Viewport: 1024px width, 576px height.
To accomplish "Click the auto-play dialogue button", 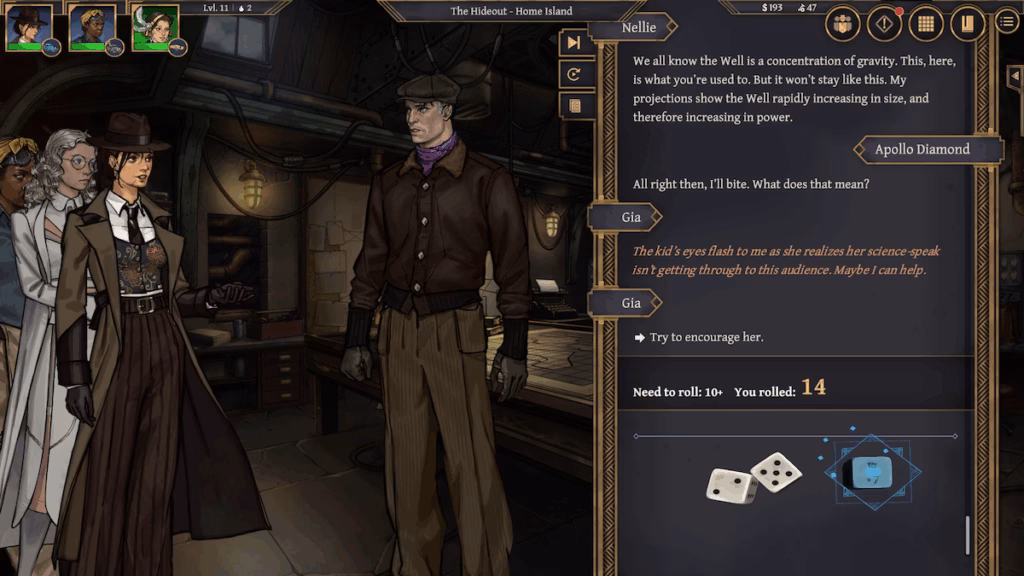I will click(x=574, y=74).
